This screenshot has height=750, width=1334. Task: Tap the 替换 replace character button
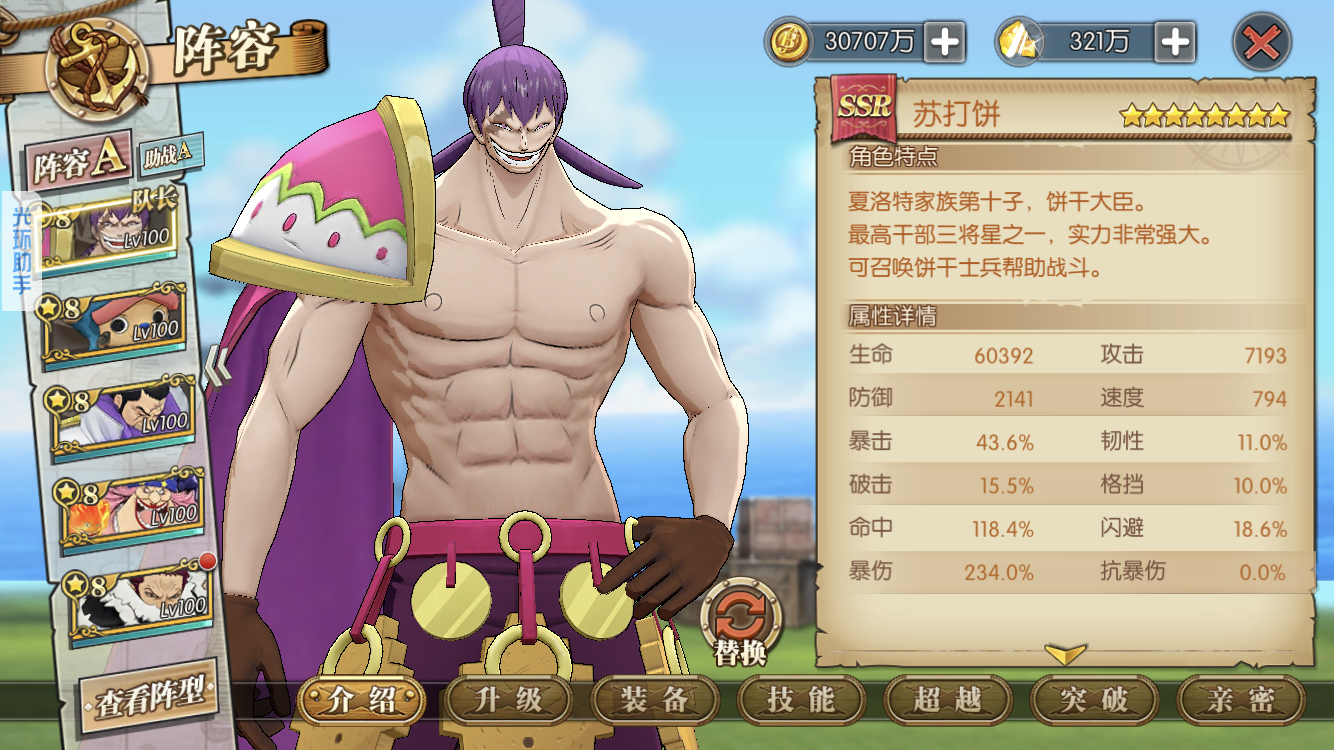(740, 620)
